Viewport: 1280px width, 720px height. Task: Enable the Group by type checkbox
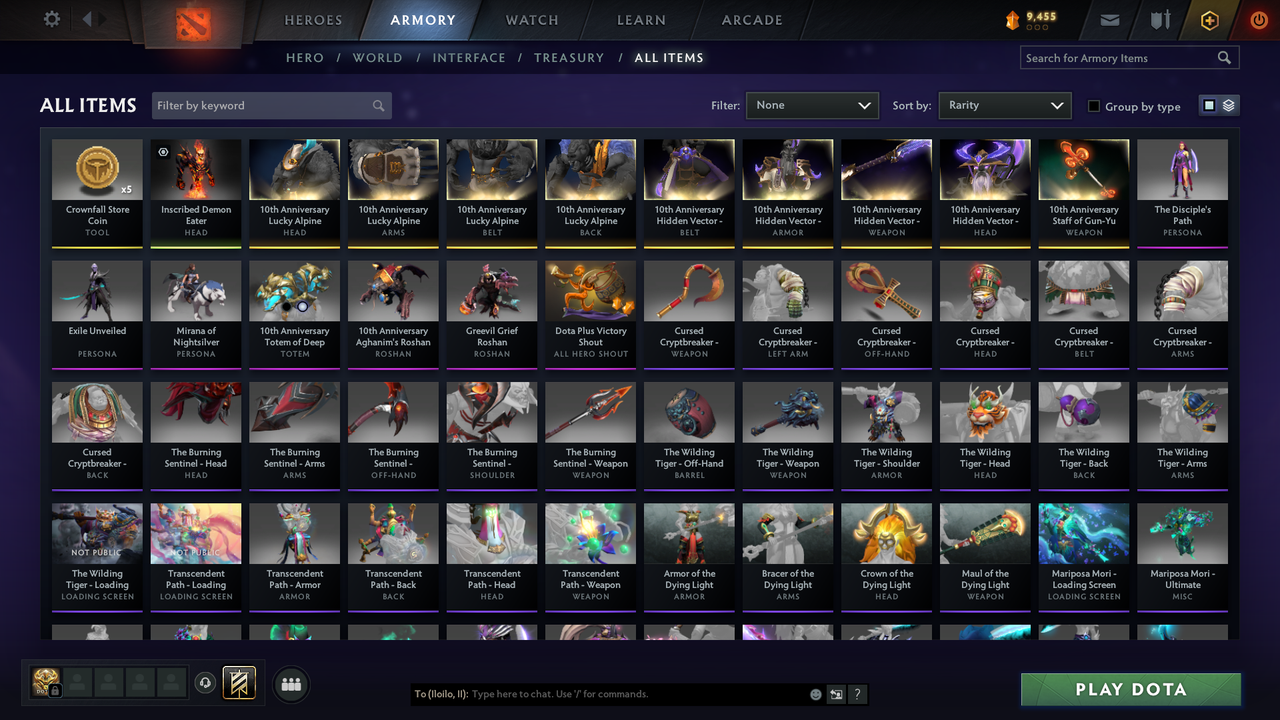coord(1093,106)
